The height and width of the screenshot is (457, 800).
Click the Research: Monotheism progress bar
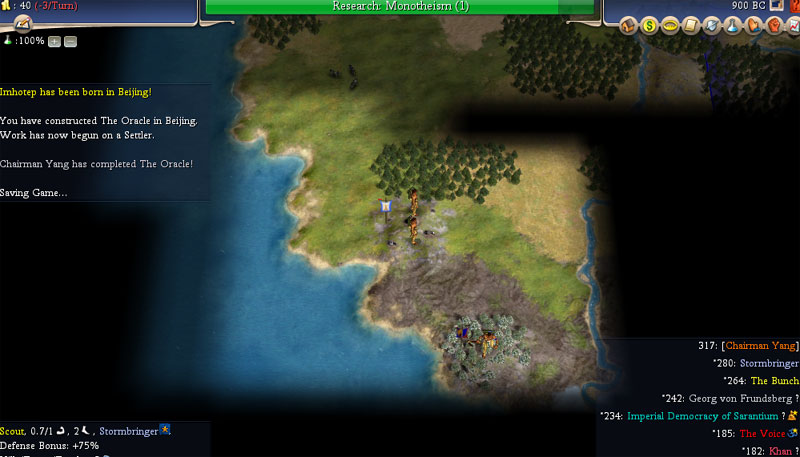click(x=400, y=6)
